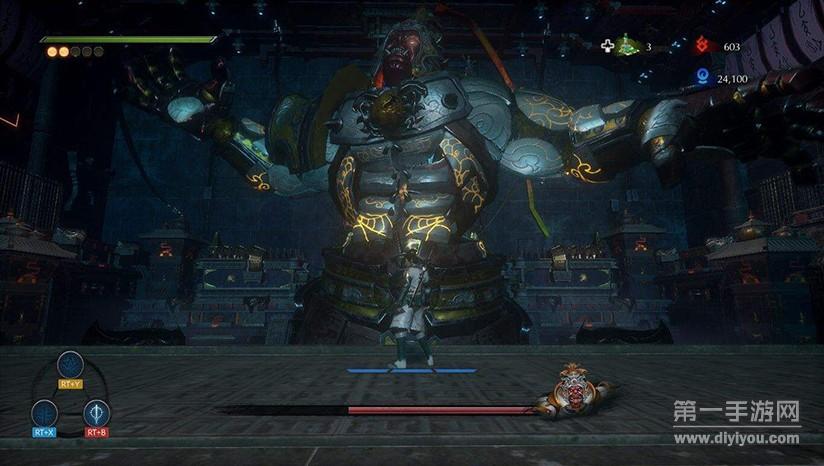Open the www.diyiyou.com watermark link
The image size is (824, 466).
[737, 438]
